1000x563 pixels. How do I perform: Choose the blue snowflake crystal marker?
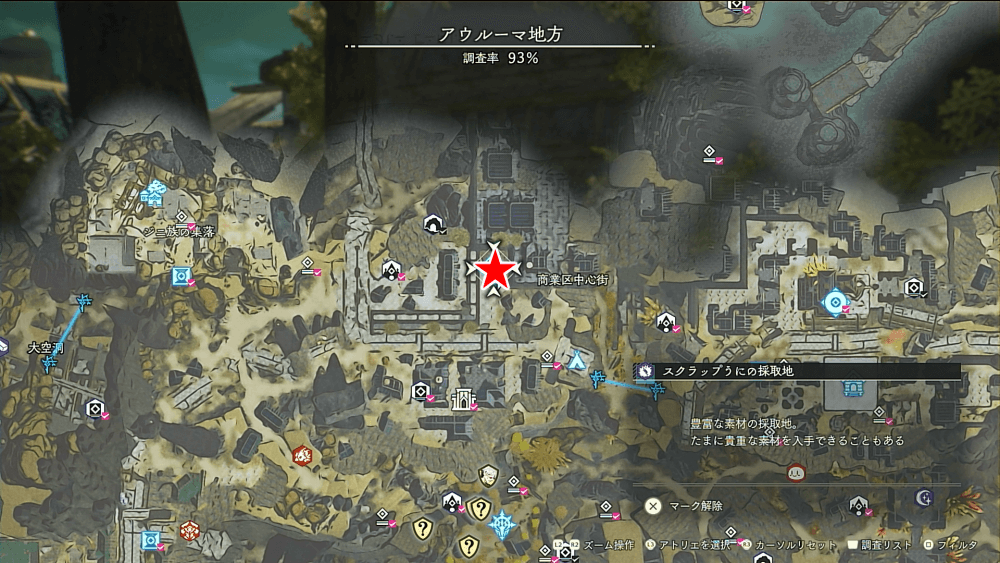point(502,523)
